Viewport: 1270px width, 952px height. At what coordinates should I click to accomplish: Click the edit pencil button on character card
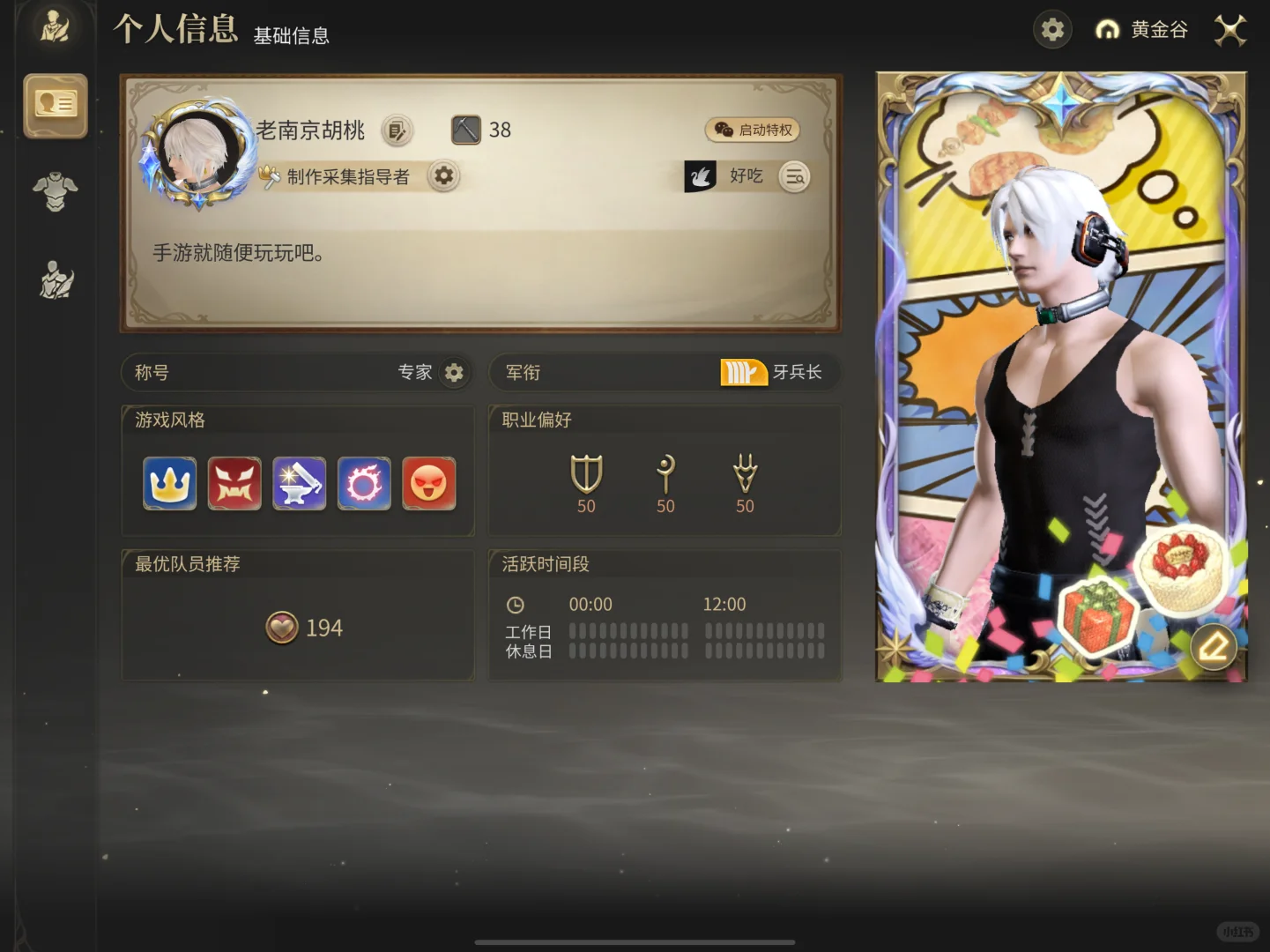[x=1214, y=647]
